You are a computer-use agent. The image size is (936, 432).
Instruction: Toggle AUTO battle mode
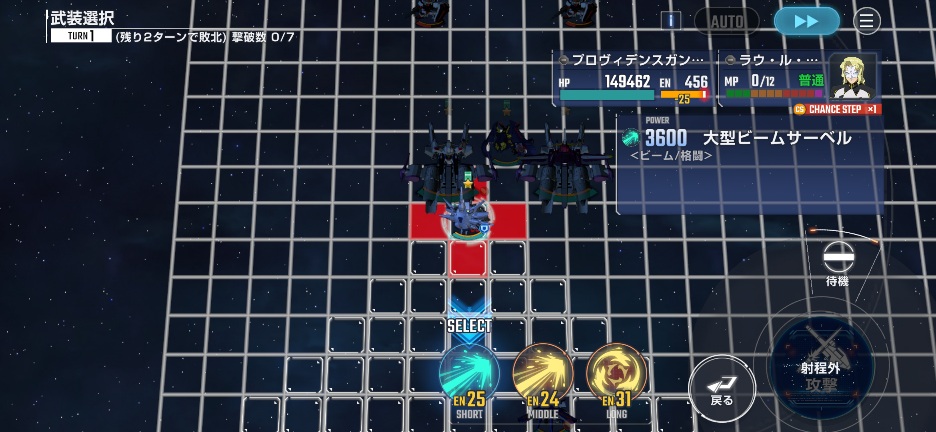pyautogui.click(x=727, y=21)
